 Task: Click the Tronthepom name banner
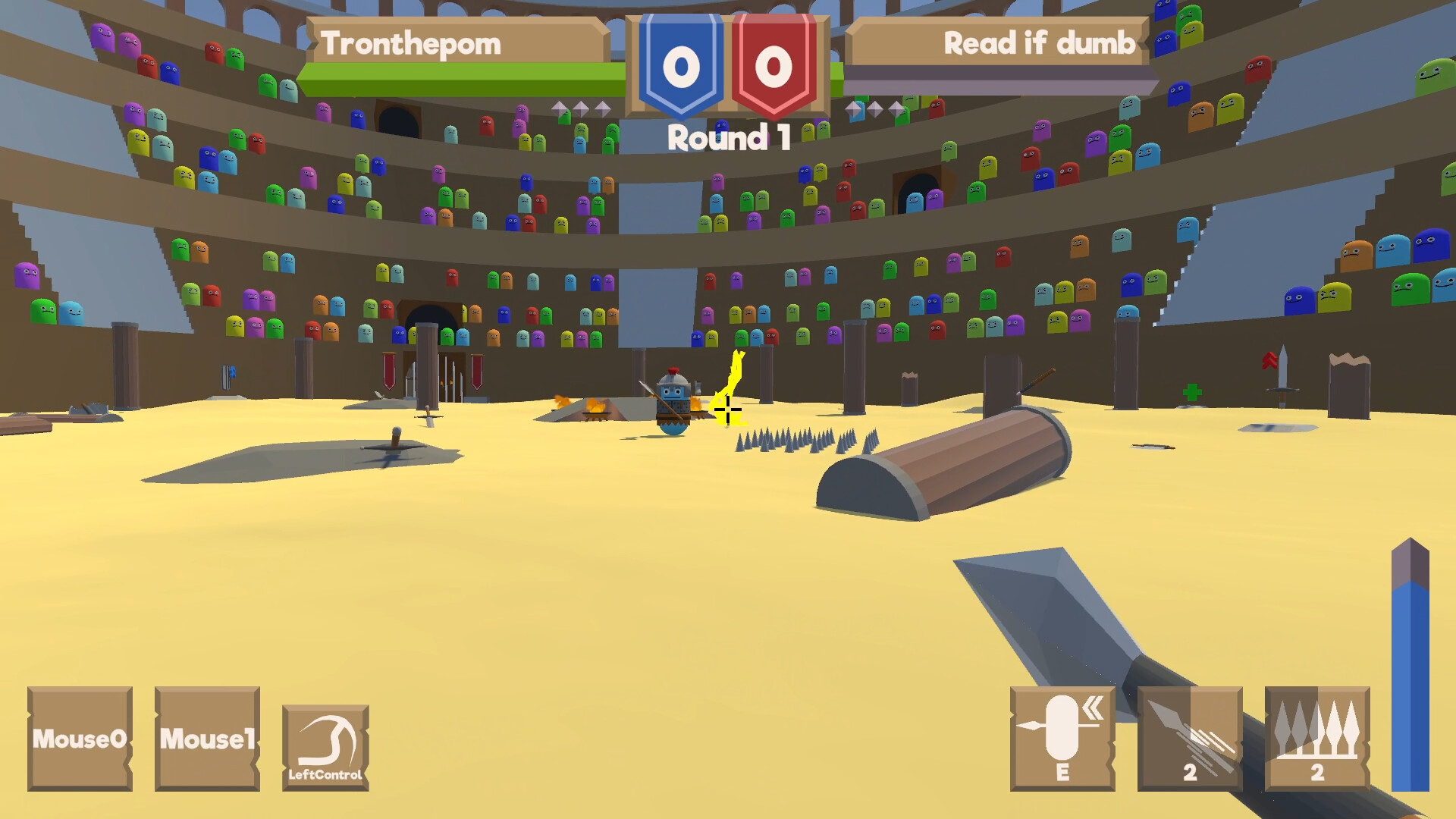point(453,43)
